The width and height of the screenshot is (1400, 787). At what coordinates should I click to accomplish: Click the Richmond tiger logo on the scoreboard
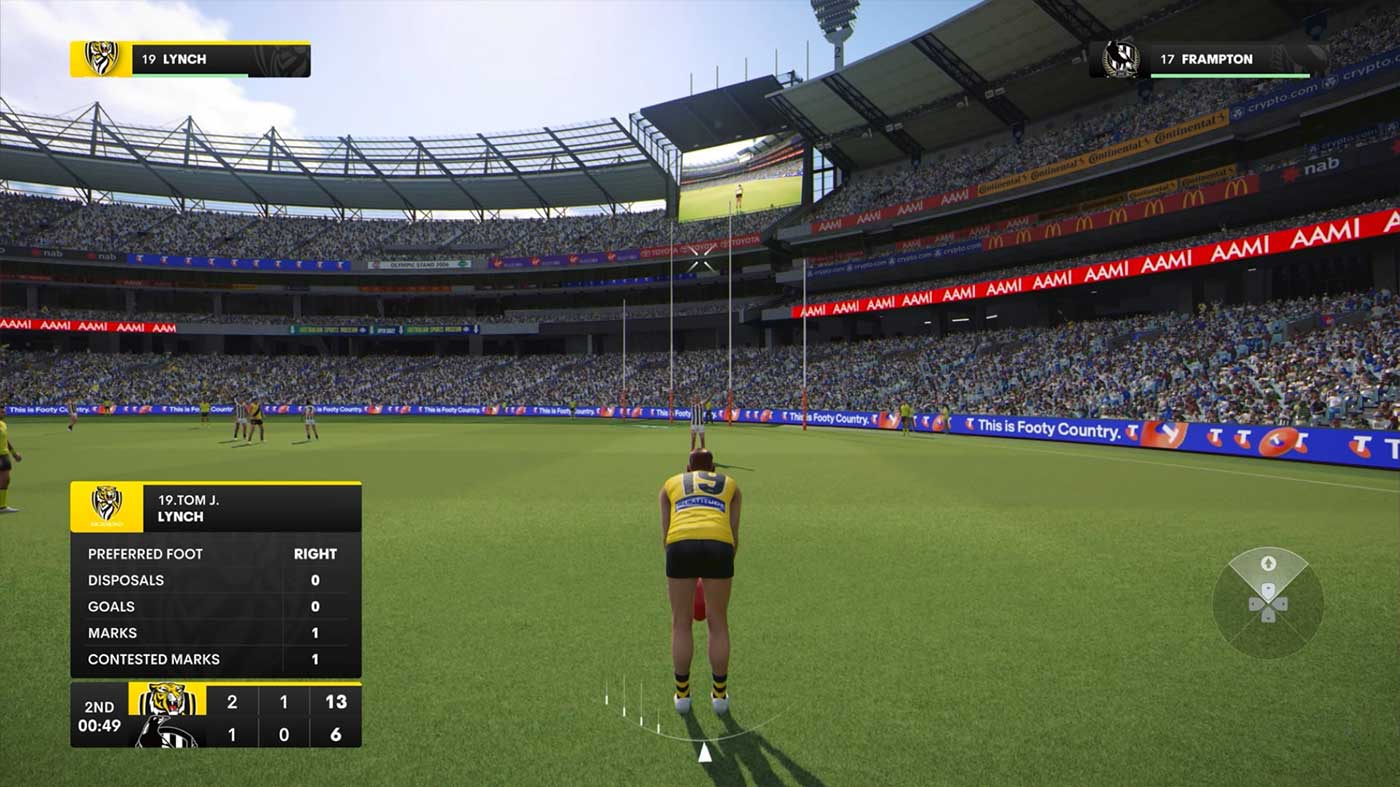click(167, 699)
